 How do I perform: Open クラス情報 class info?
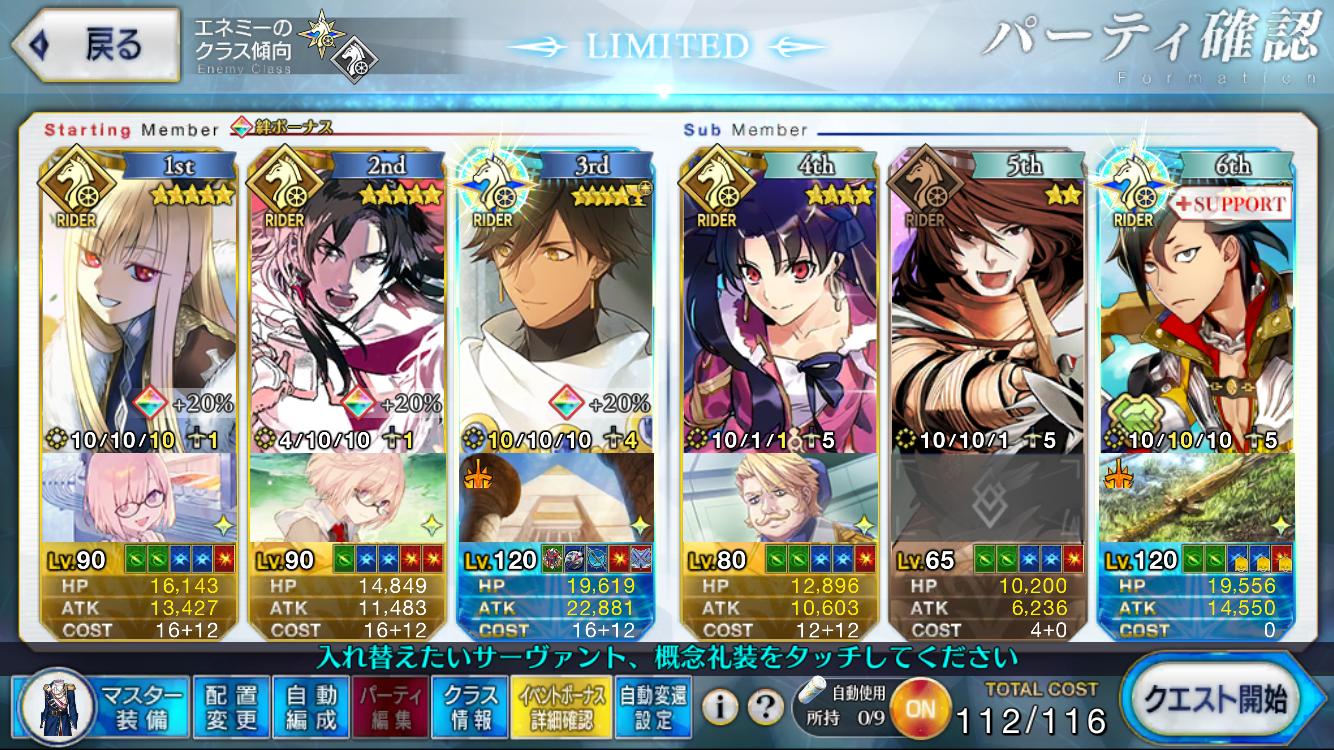(469, 706)
